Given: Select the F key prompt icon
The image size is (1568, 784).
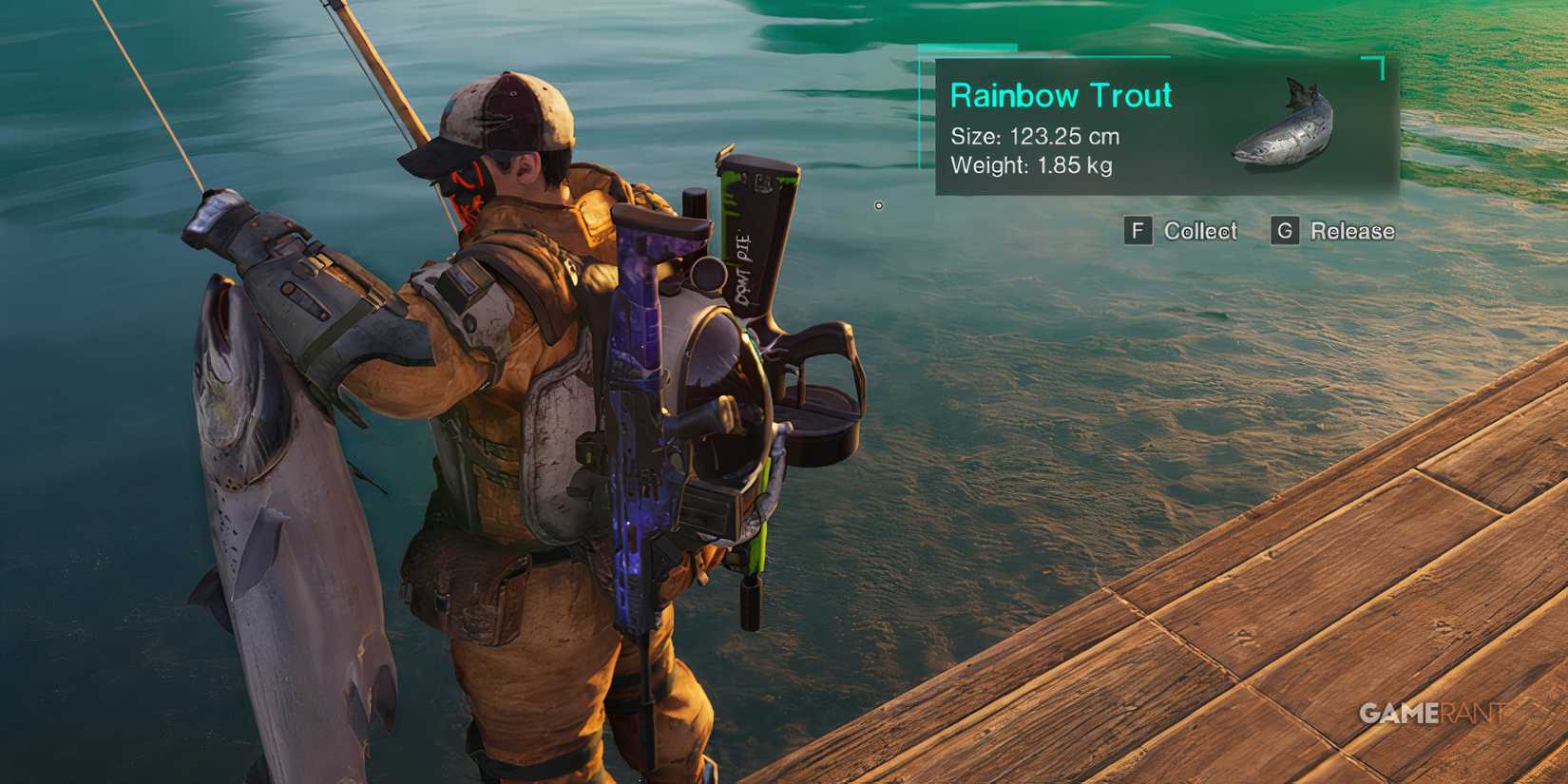Looking at the screenshot, I should (1138, 231).
